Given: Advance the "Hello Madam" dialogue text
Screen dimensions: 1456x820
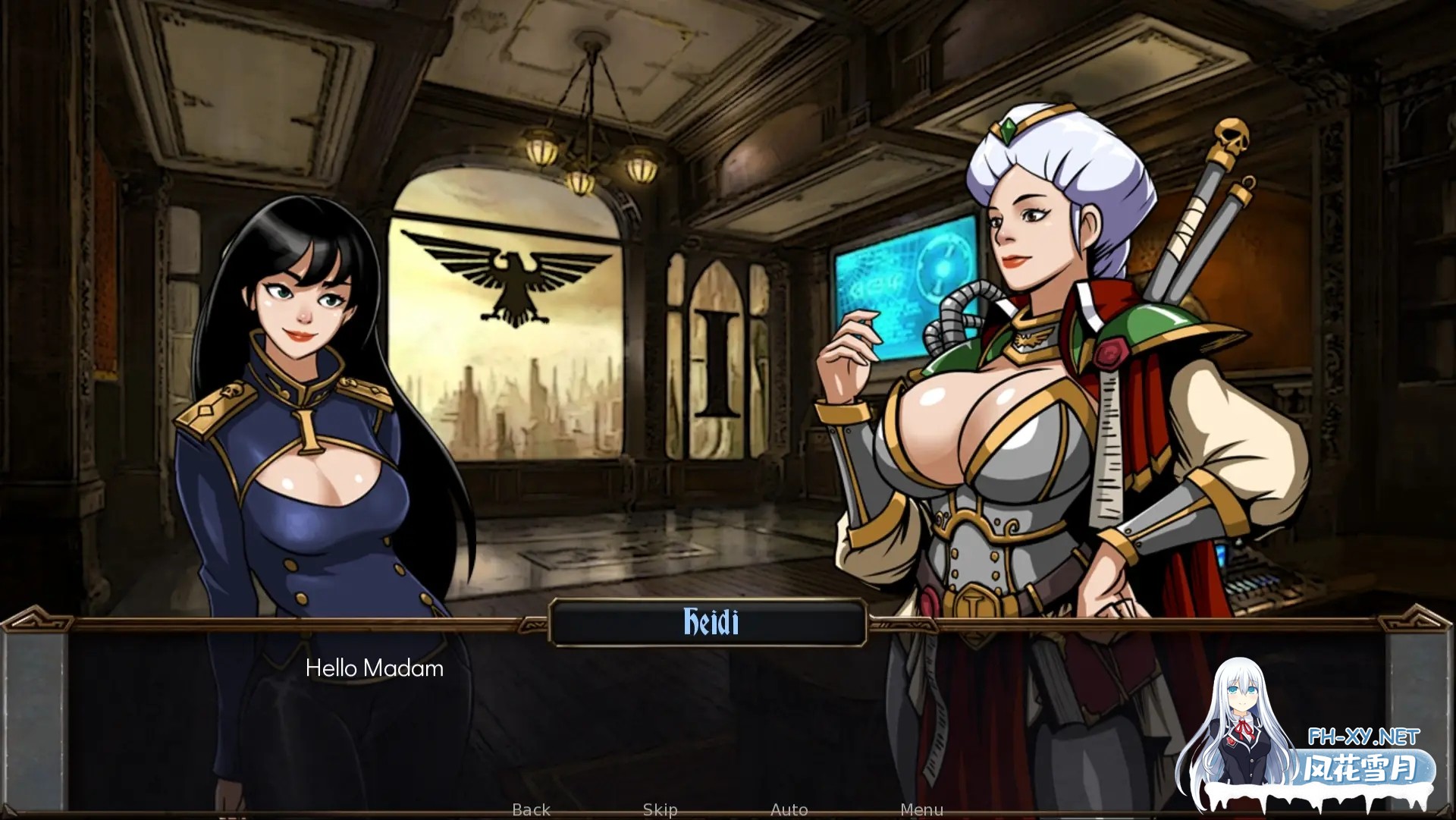Looking at the screenshot, I should click(x=374, y=668).
